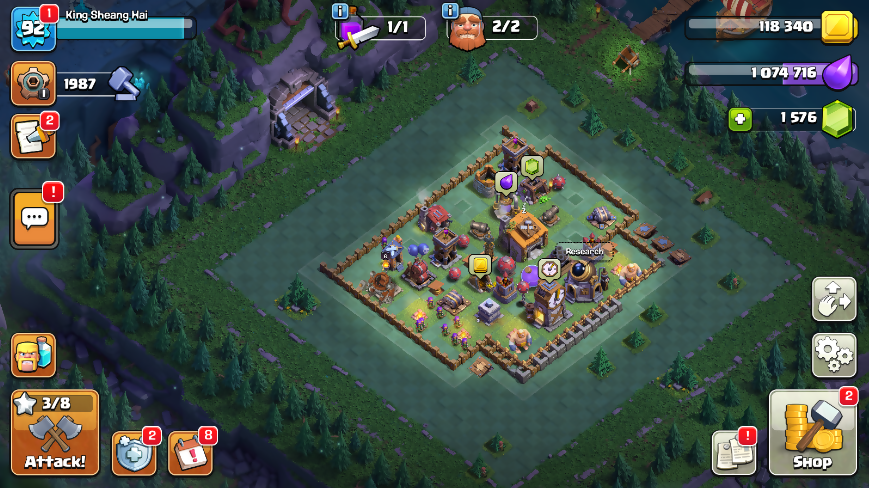Tap the clock tower boost bubble

549,269
